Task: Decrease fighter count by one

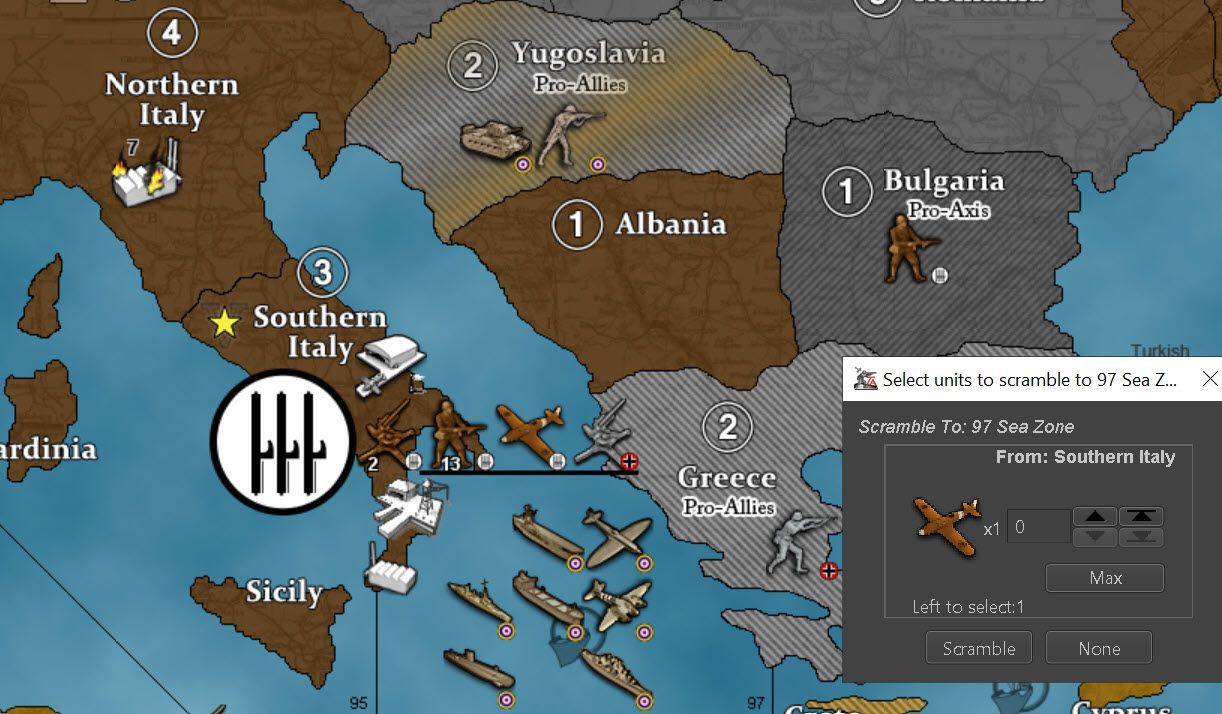Action: pos(1095,537)
